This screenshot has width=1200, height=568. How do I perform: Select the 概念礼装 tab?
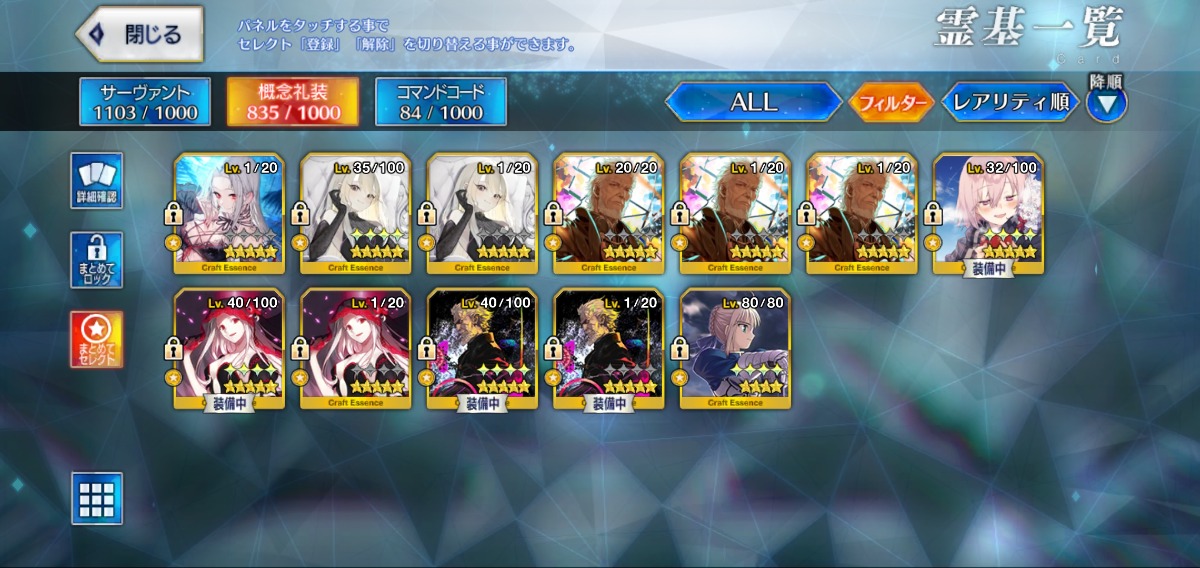[x=293, y=102]
